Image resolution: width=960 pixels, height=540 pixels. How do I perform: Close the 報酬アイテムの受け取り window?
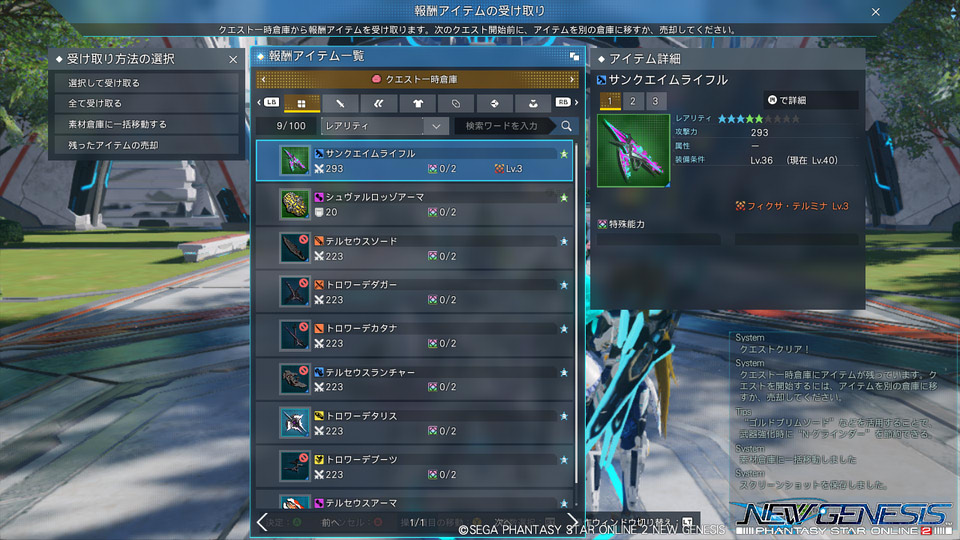876,12
